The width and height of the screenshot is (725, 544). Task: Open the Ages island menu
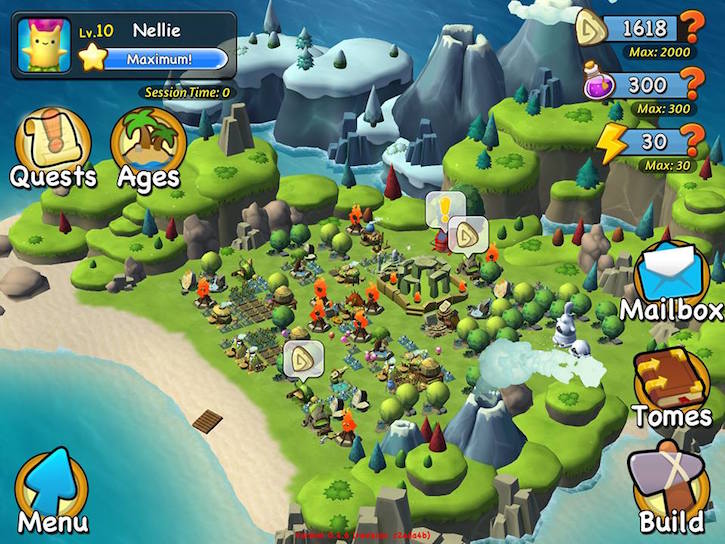tap(147, 145)
